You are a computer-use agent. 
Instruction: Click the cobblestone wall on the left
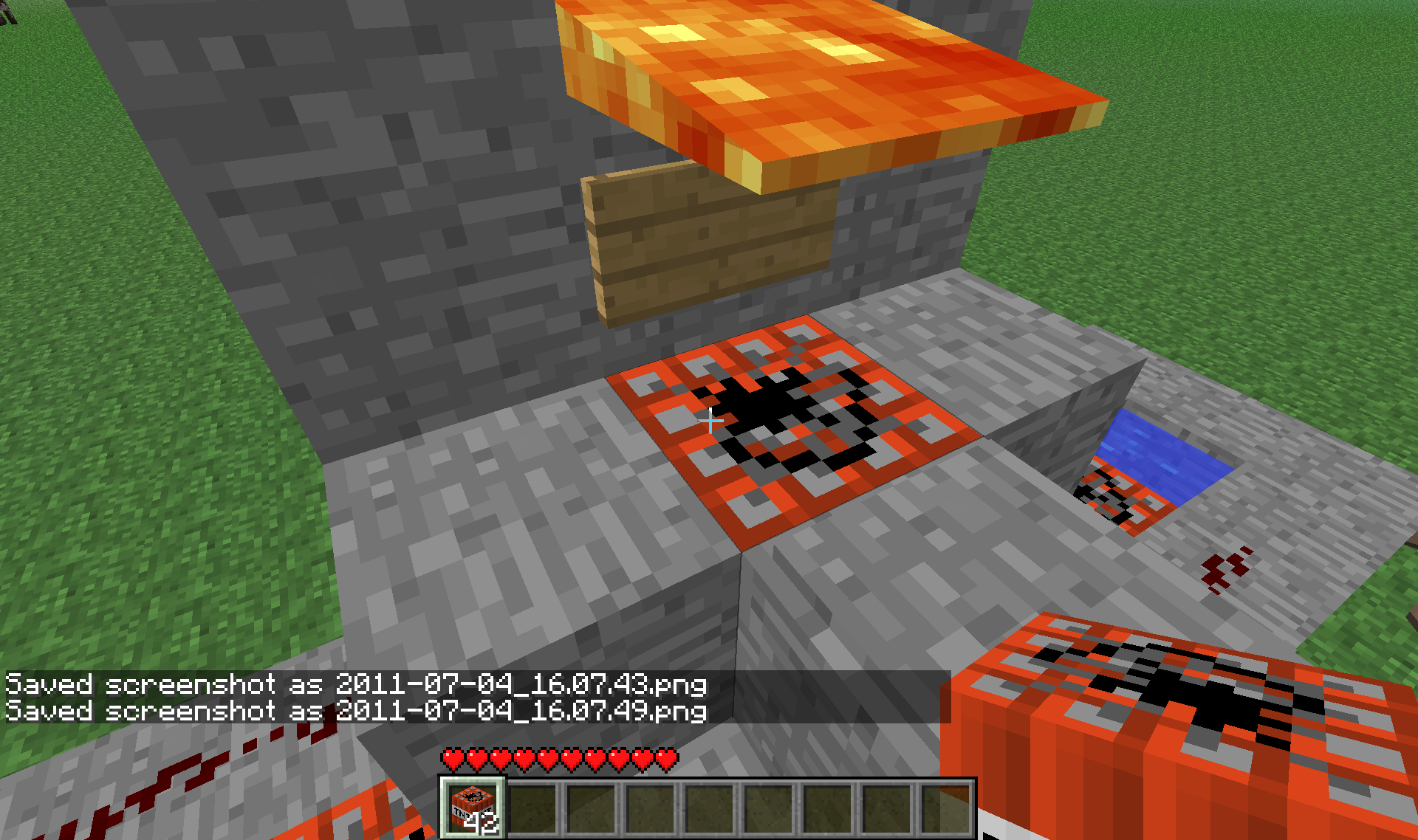[369, 221]
